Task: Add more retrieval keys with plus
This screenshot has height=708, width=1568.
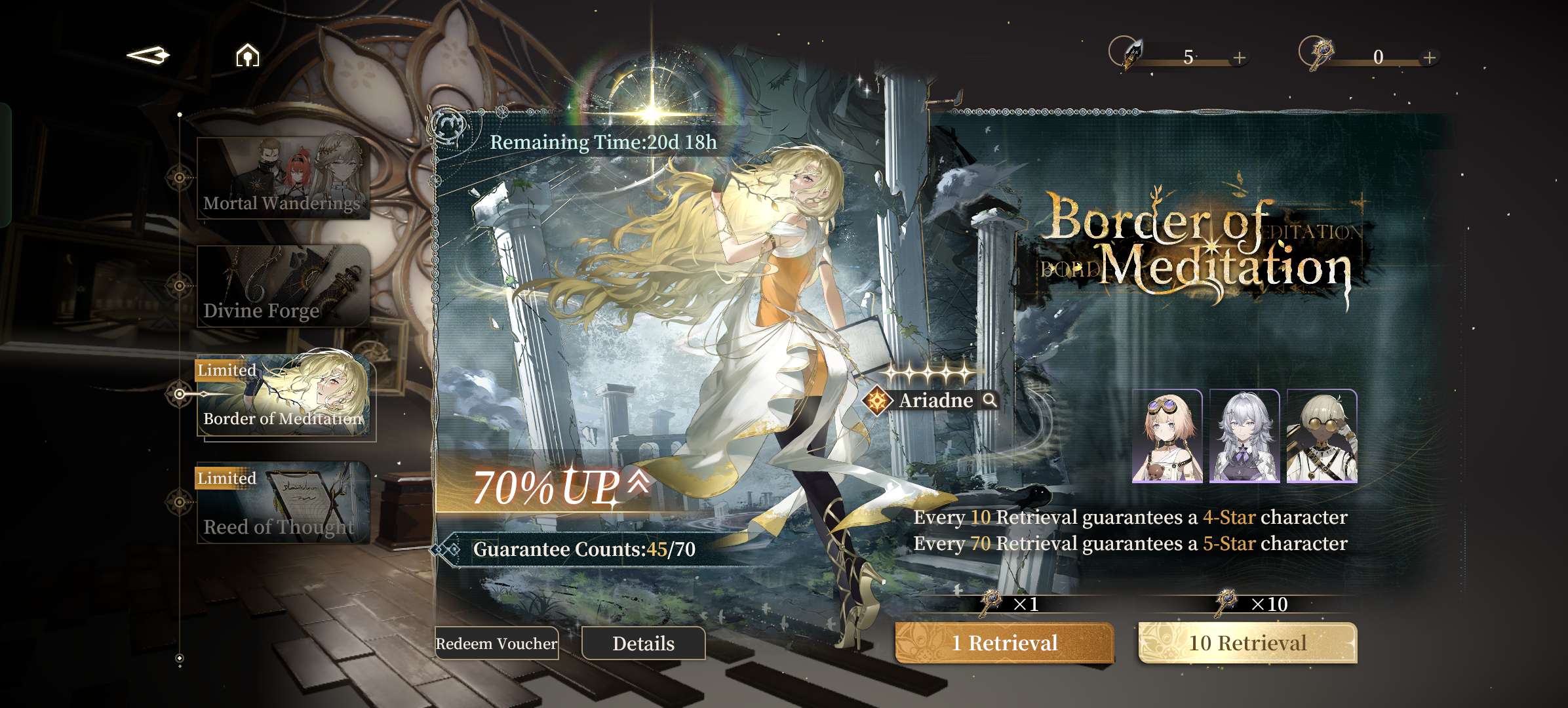Action: (1430, 58)
